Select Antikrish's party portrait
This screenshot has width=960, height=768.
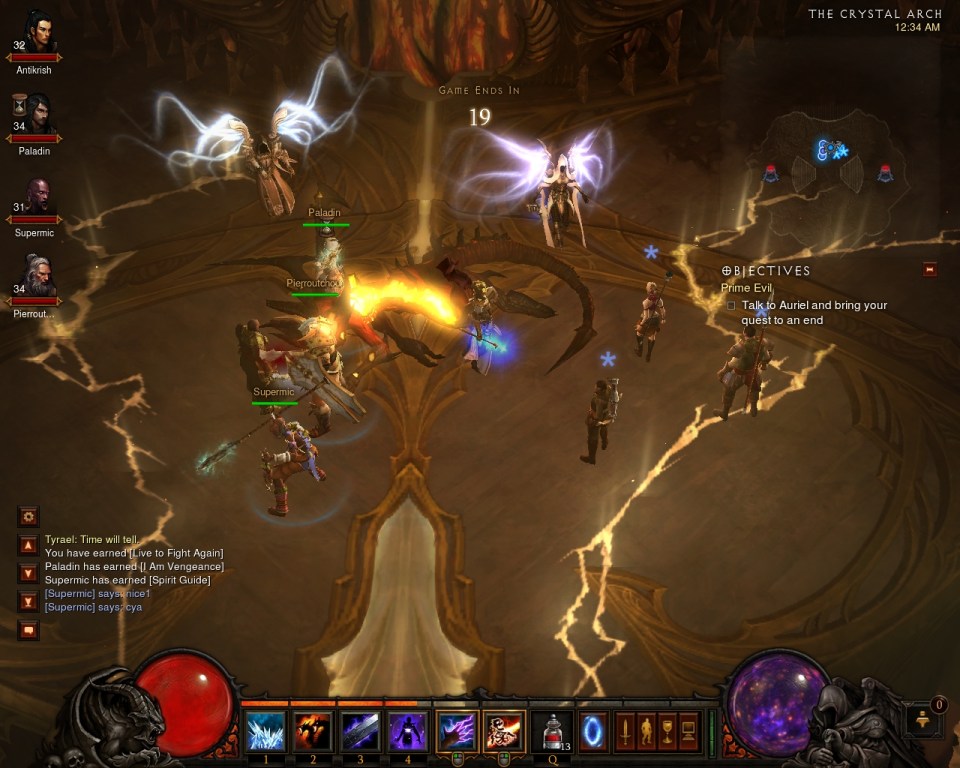(x=38, y=37)
